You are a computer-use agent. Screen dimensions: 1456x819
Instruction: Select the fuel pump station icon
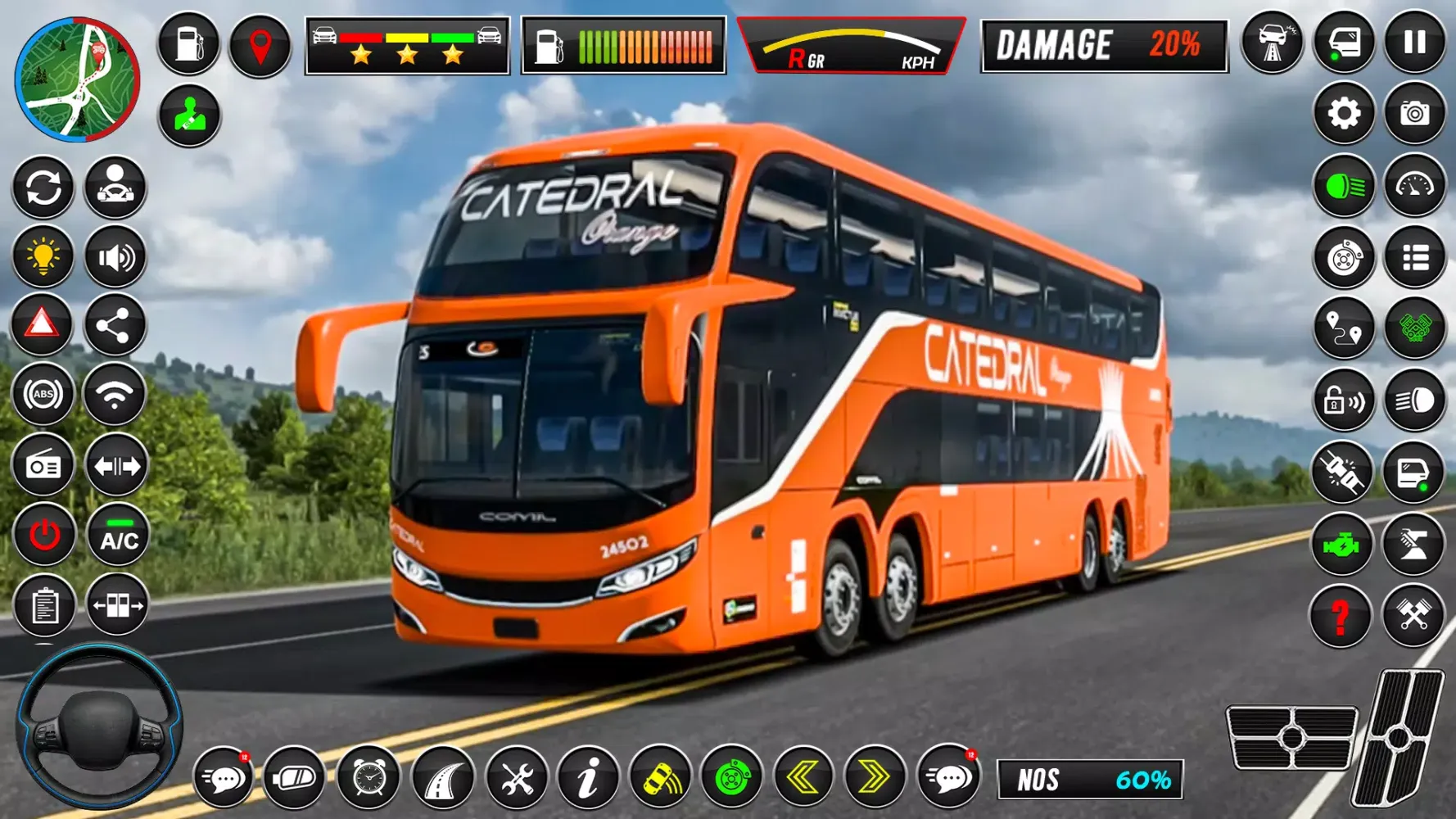[x=189, y=44]
